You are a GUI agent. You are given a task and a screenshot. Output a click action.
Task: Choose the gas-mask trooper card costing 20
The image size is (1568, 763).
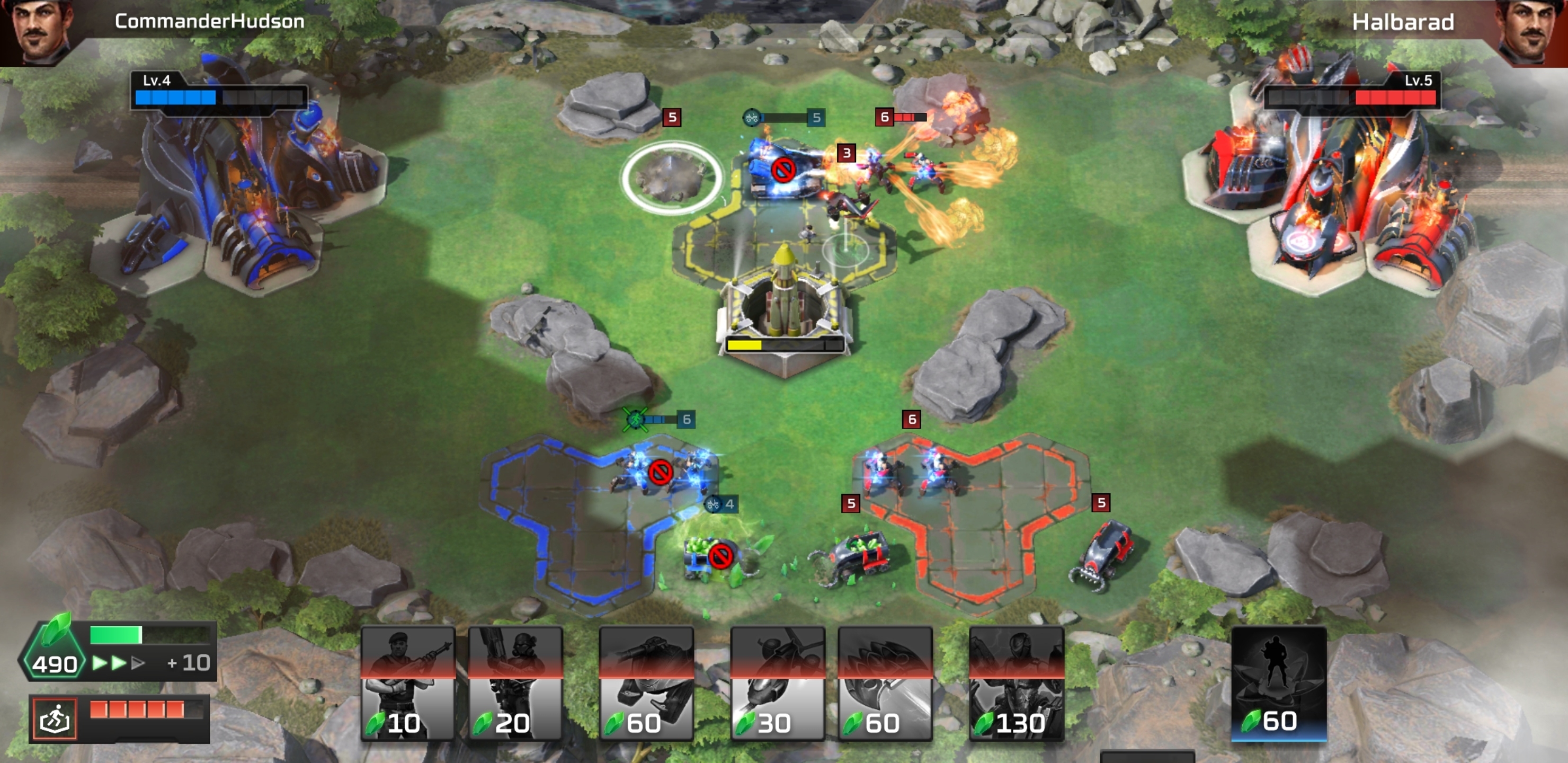tap(515, 683)
